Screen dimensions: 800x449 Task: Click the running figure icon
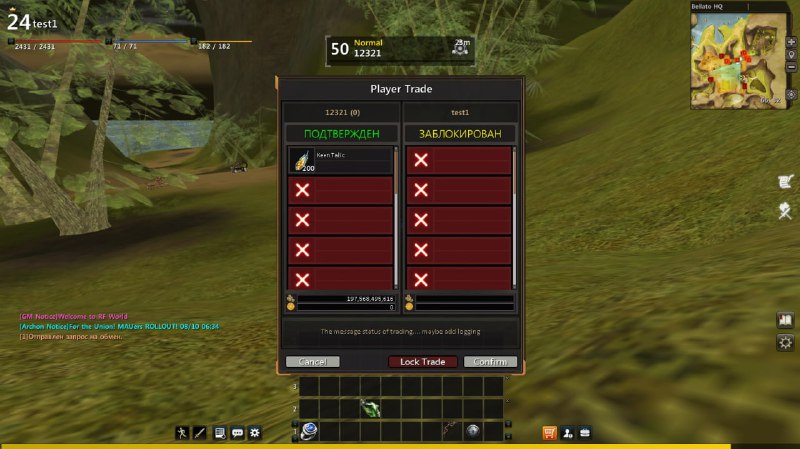(x=182, y=433)
